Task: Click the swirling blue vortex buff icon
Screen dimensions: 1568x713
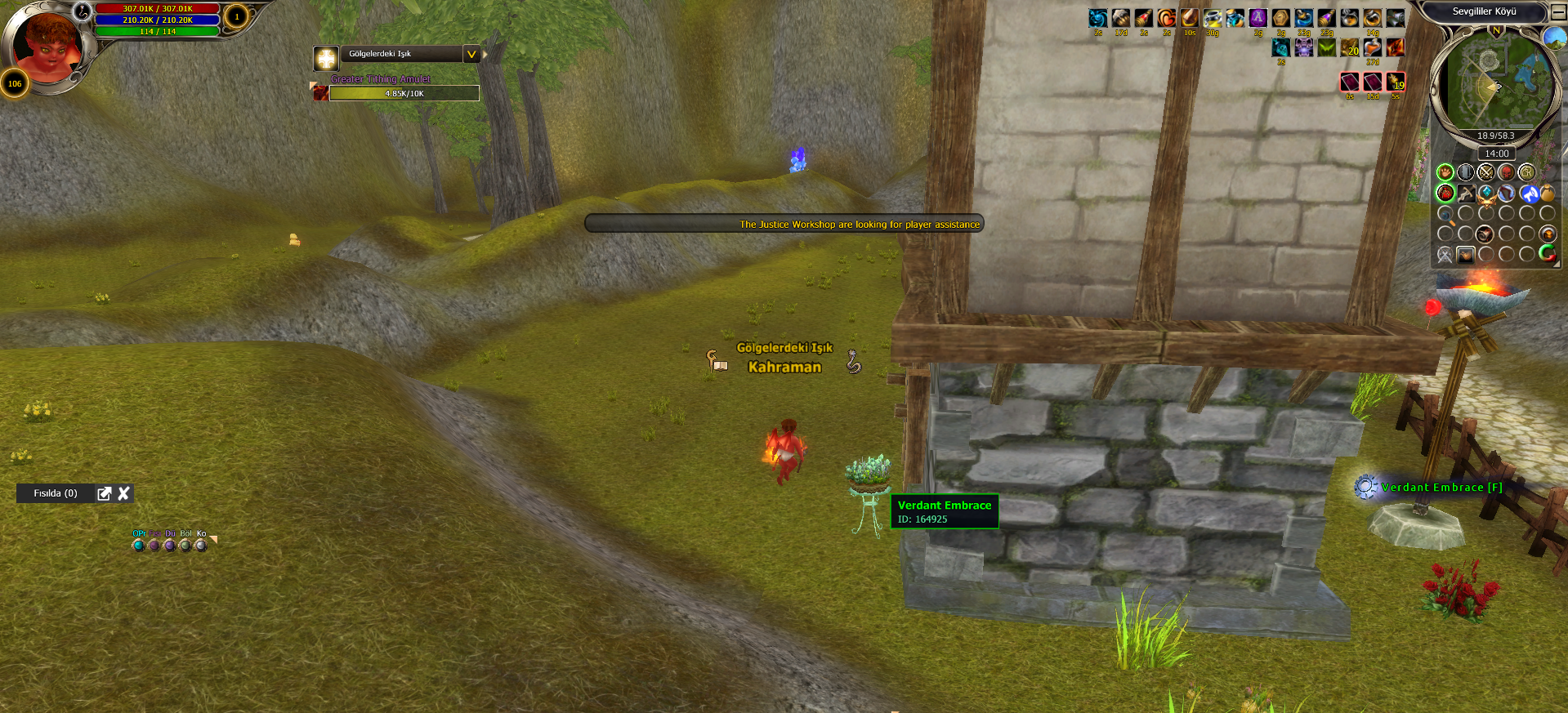Action: [1097, 18]
